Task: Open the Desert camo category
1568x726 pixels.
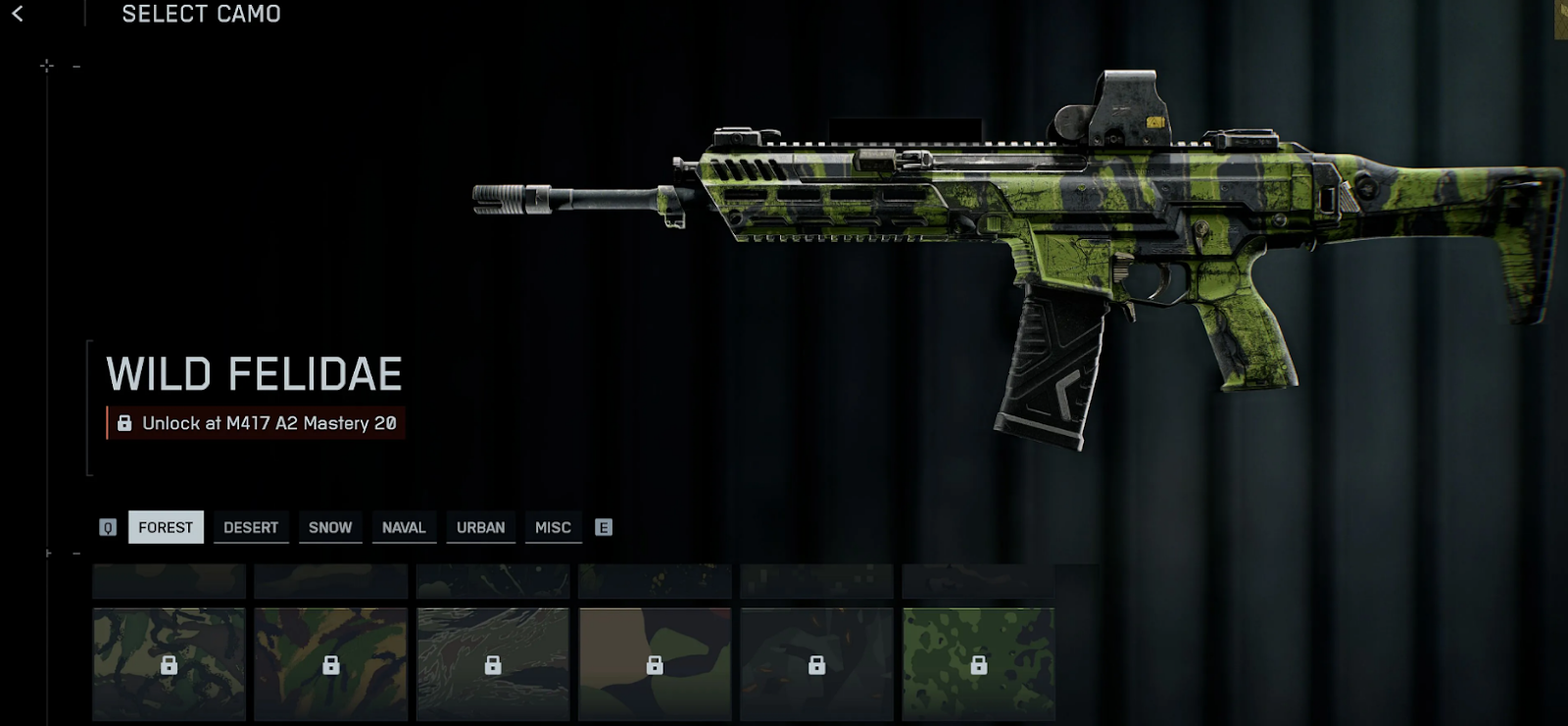Action: 251,527
